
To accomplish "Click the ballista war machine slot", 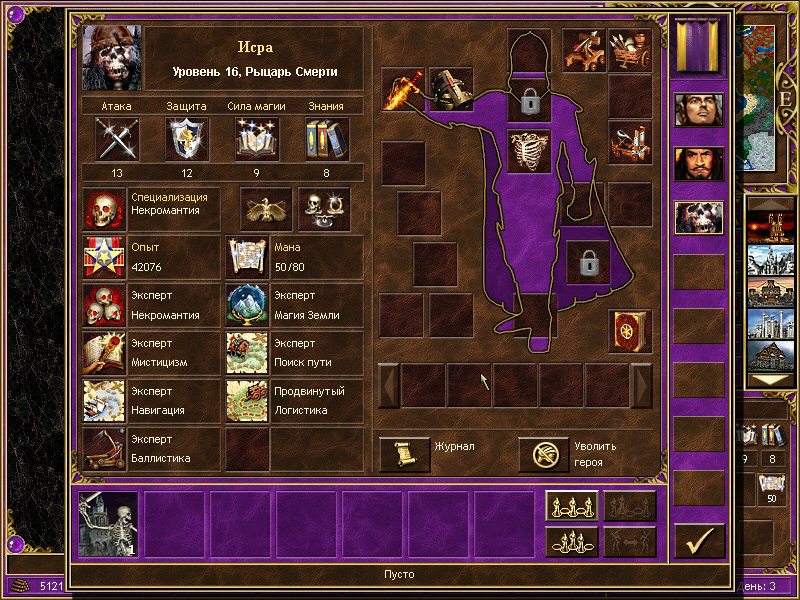I will click(583, 49).
